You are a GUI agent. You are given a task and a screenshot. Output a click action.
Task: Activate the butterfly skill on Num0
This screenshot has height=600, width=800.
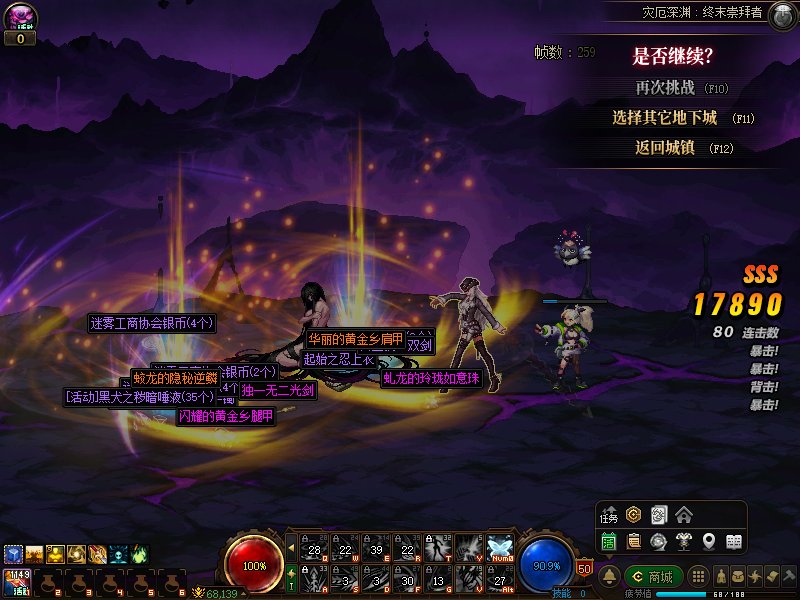500,545
